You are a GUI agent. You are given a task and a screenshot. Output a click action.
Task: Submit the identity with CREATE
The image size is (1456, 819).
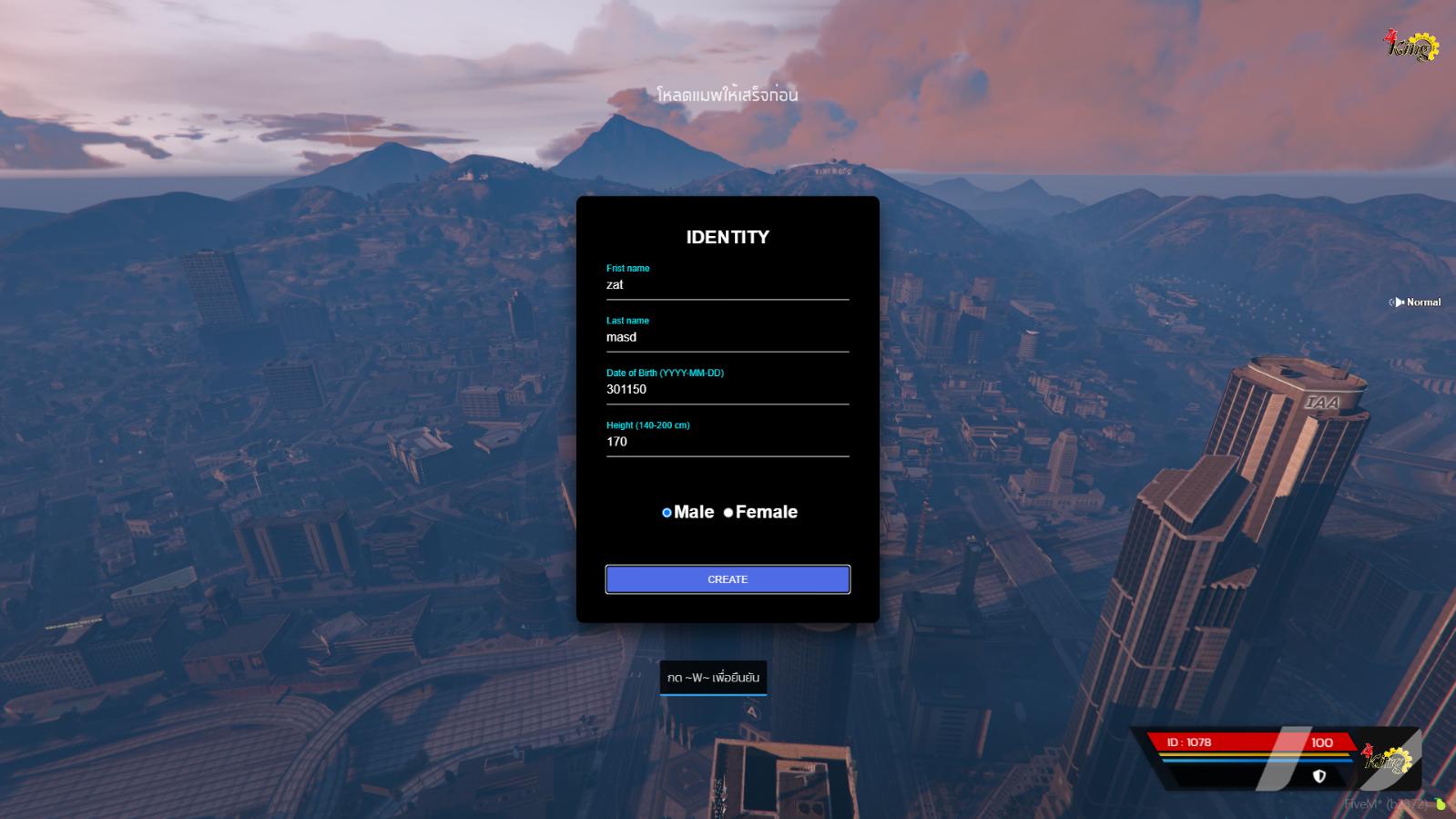click(728, 579)
